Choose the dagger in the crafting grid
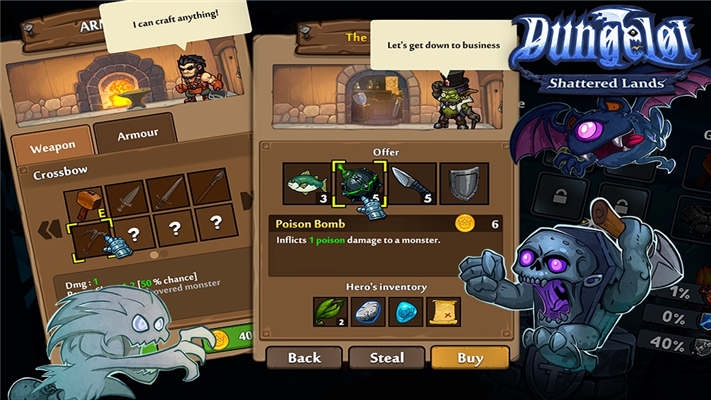This screenshot has height=400, width=711. [x=127, y=199]
